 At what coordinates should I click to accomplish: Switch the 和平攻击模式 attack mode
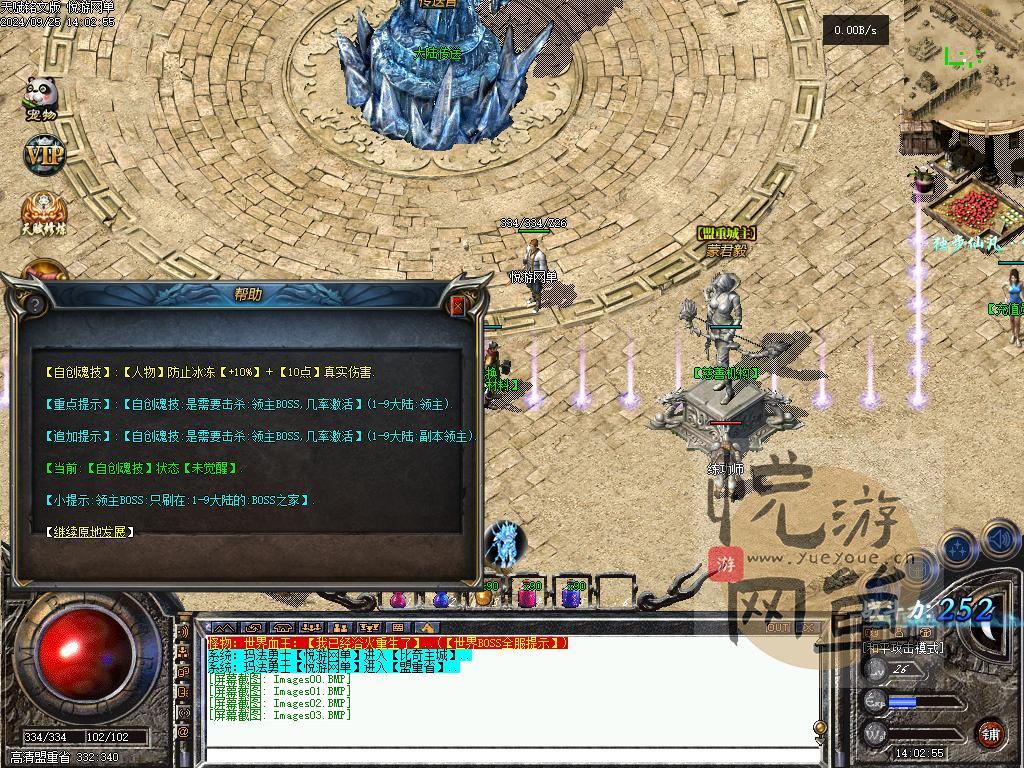(x=903, y=648)
